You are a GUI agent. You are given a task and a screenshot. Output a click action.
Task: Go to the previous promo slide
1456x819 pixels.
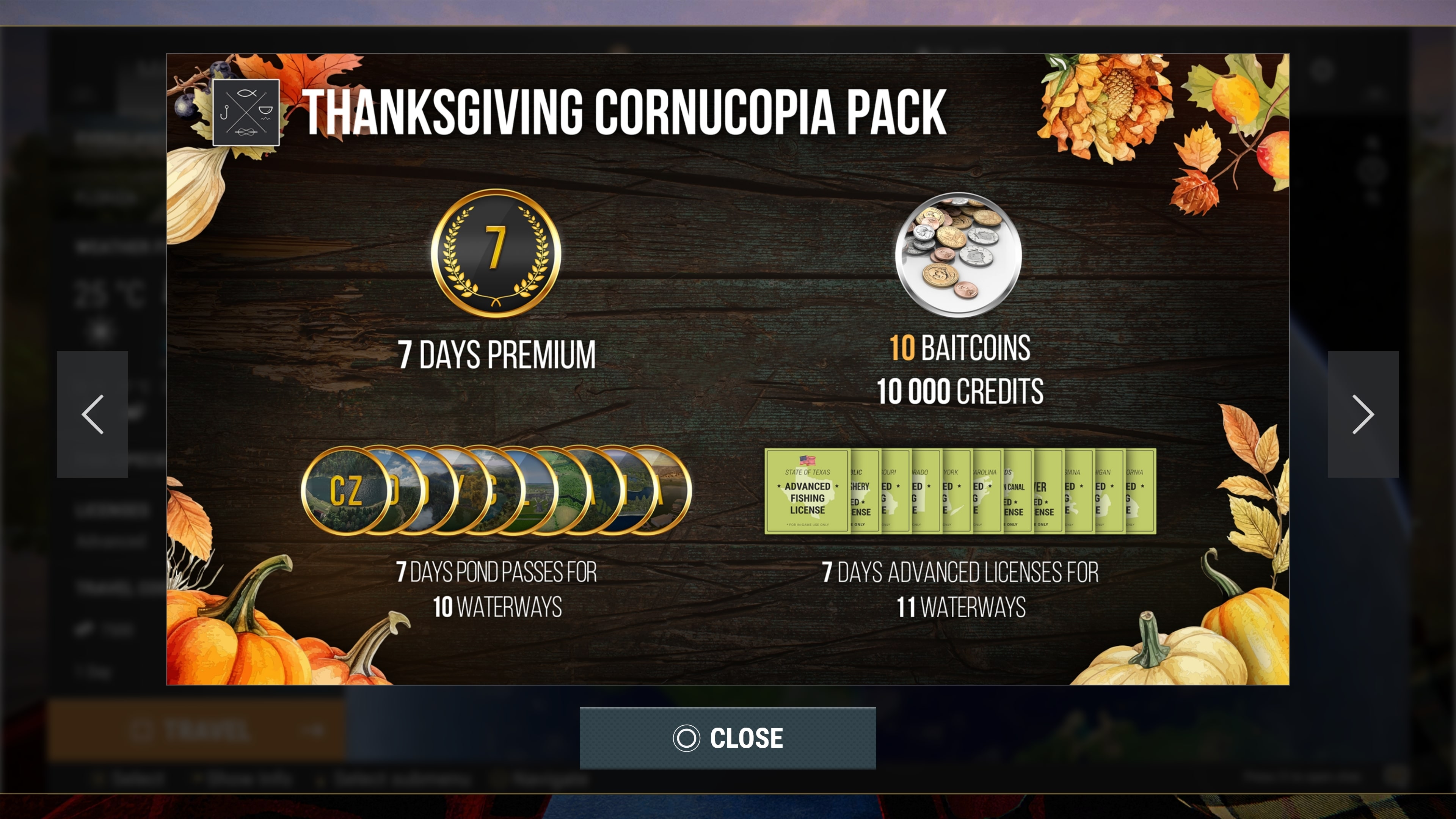[92, 414]
